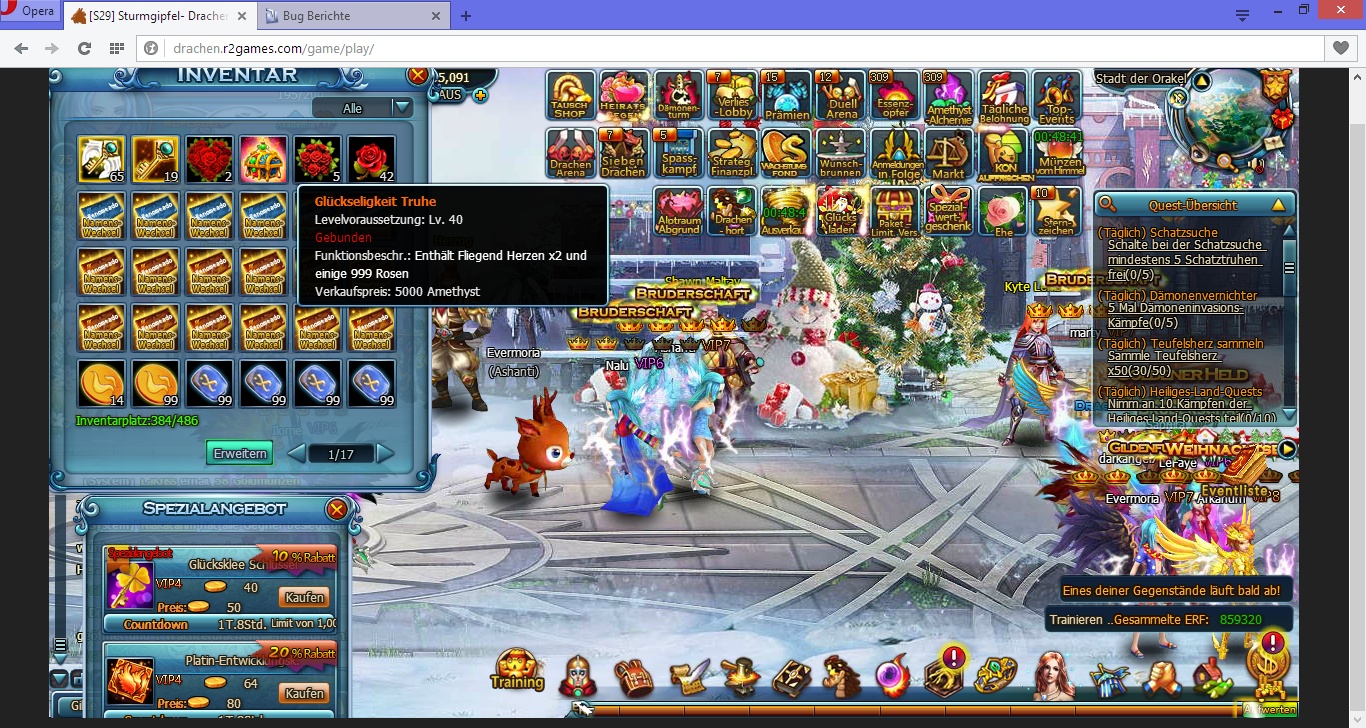Open the Dämonenturm icon

679,97
